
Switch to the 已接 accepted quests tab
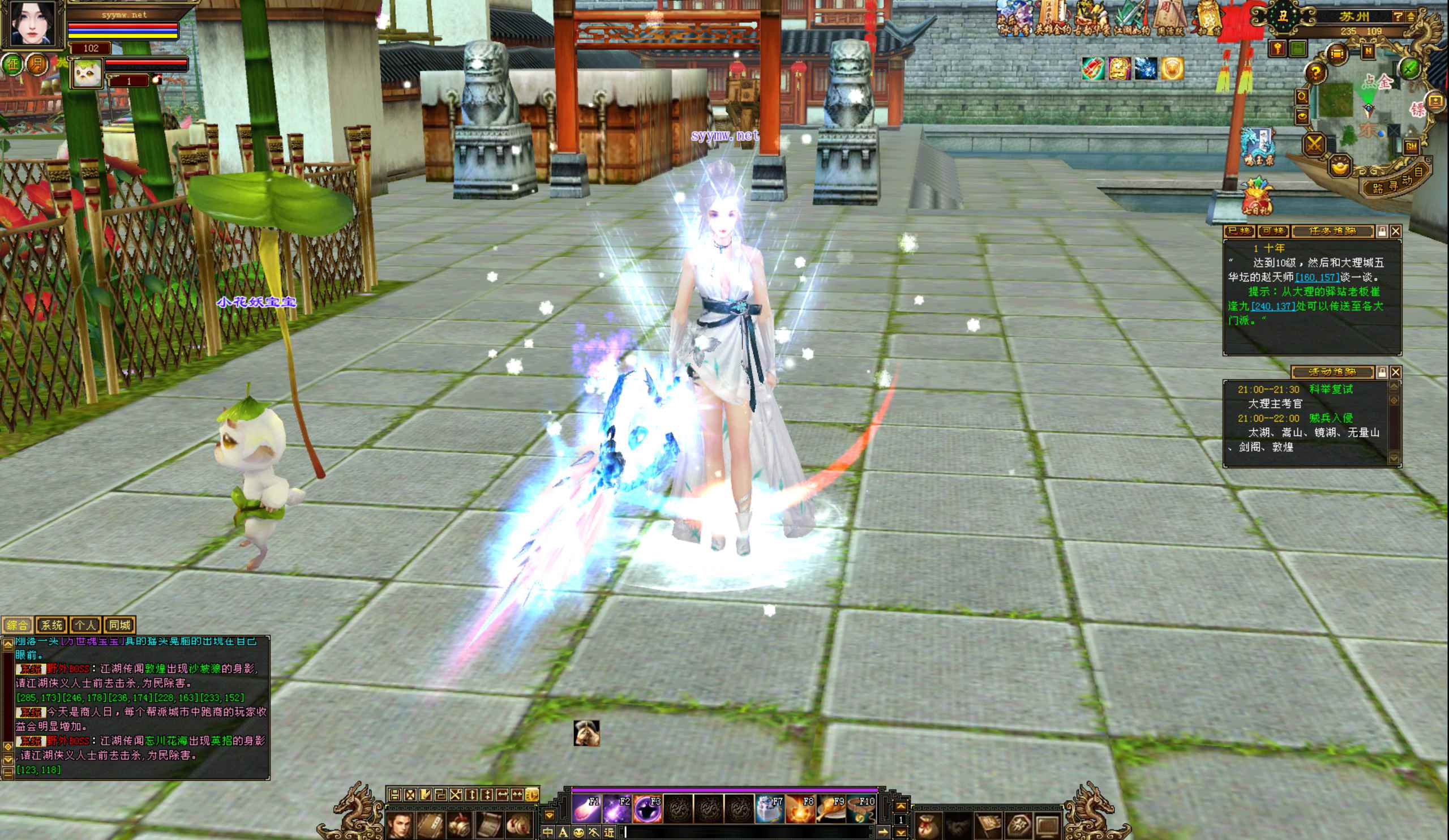click(1238, 232)
